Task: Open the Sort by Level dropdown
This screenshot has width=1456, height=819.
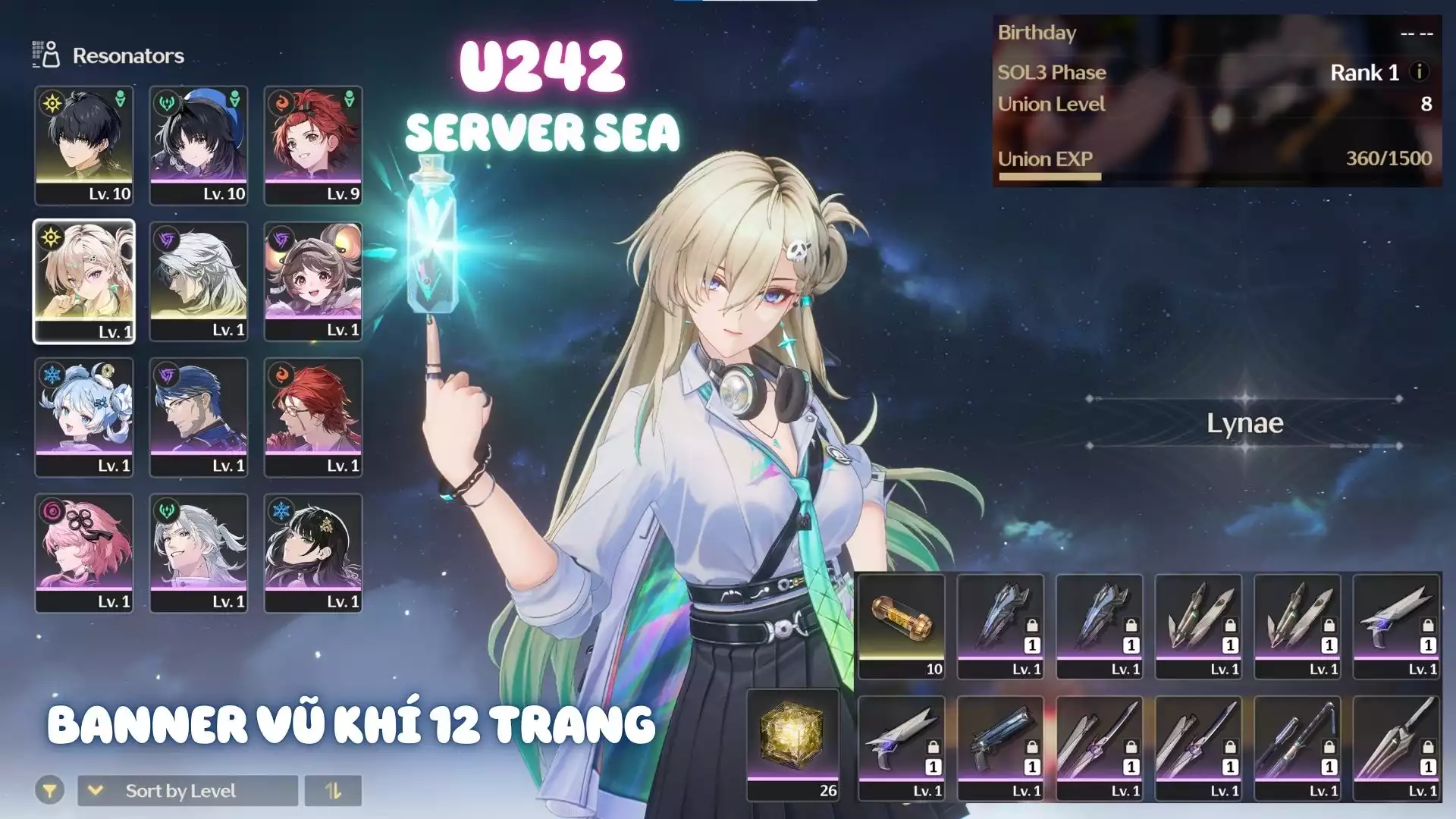Action: (x=187, y=791)
